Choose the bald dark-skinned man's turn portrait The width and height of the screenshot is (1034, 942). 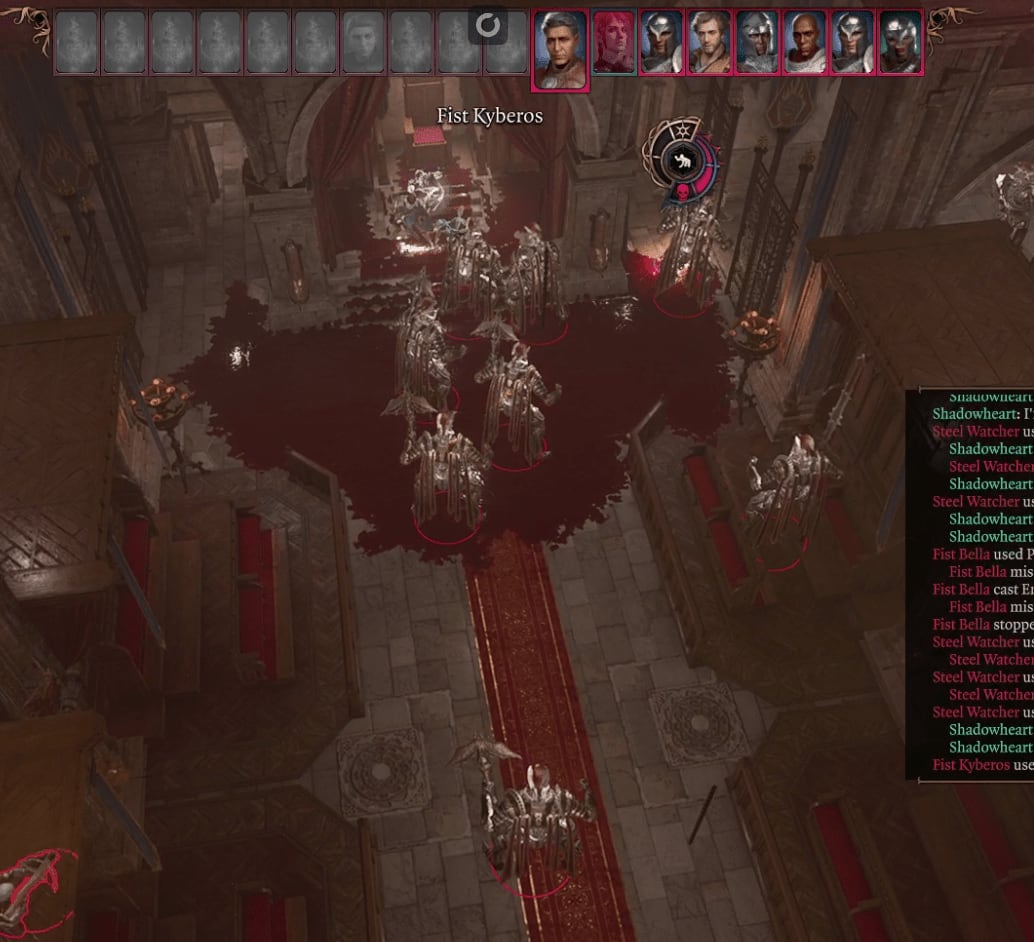coord(804,43)
